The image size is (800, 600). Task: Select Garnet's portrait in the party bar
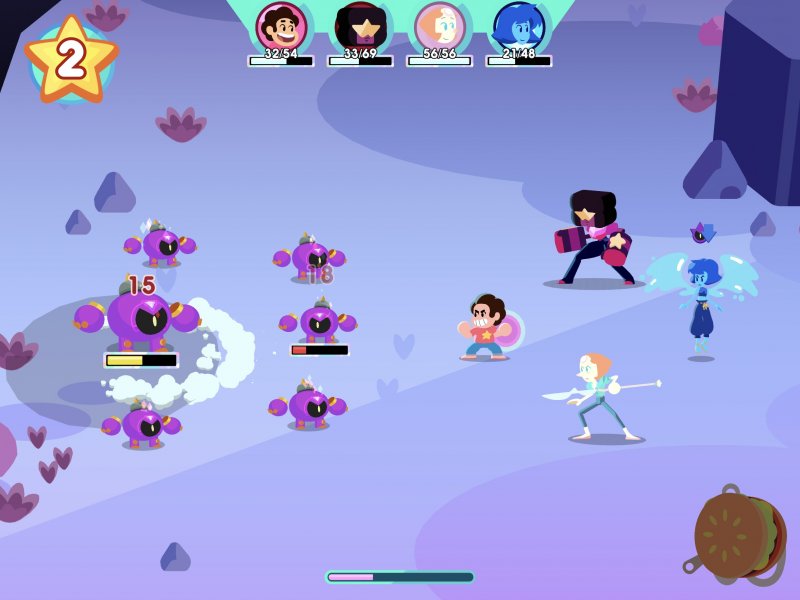point(360,27)
